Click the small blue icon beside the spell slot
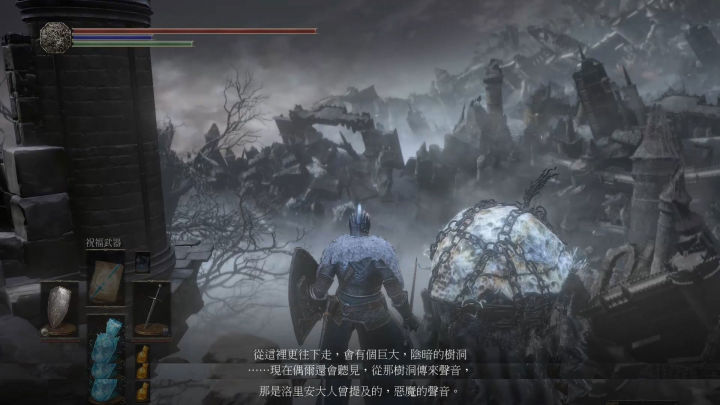Image resolution: width=720 pixels, height=405 pixels. pos(141,263)
